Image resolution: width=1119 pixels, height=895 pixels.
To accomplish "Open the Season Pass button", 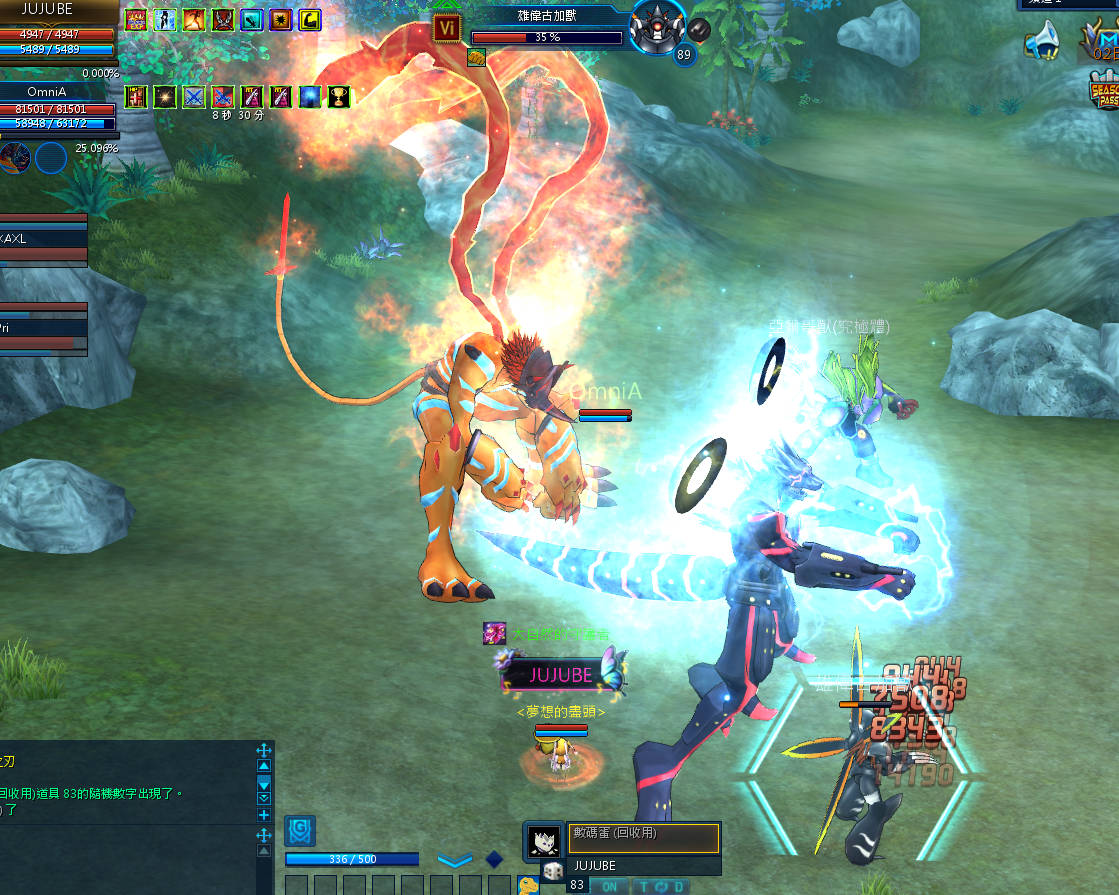I will [1105, 91].
